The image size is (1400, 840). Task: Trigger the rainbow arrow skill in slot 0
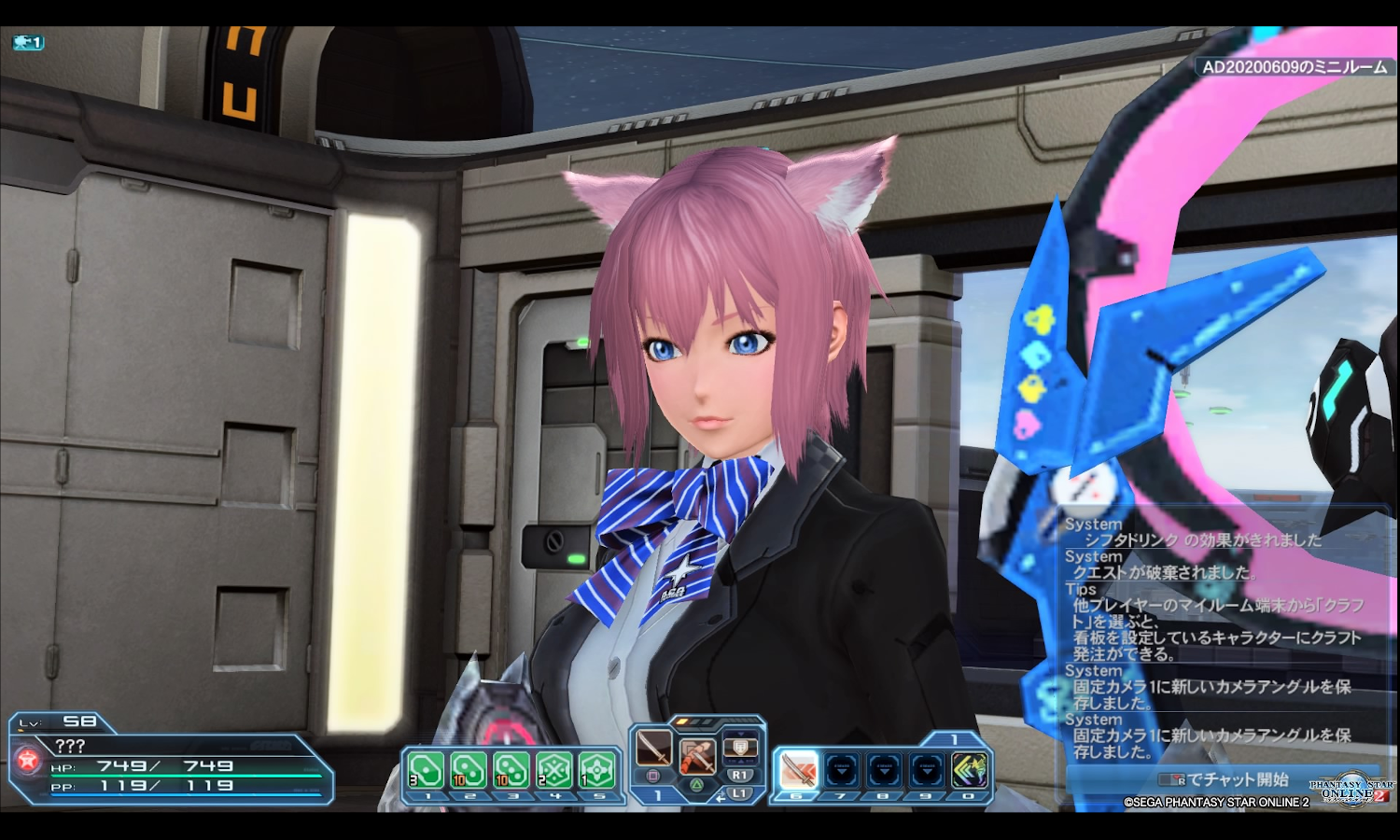tap(969, 771)
